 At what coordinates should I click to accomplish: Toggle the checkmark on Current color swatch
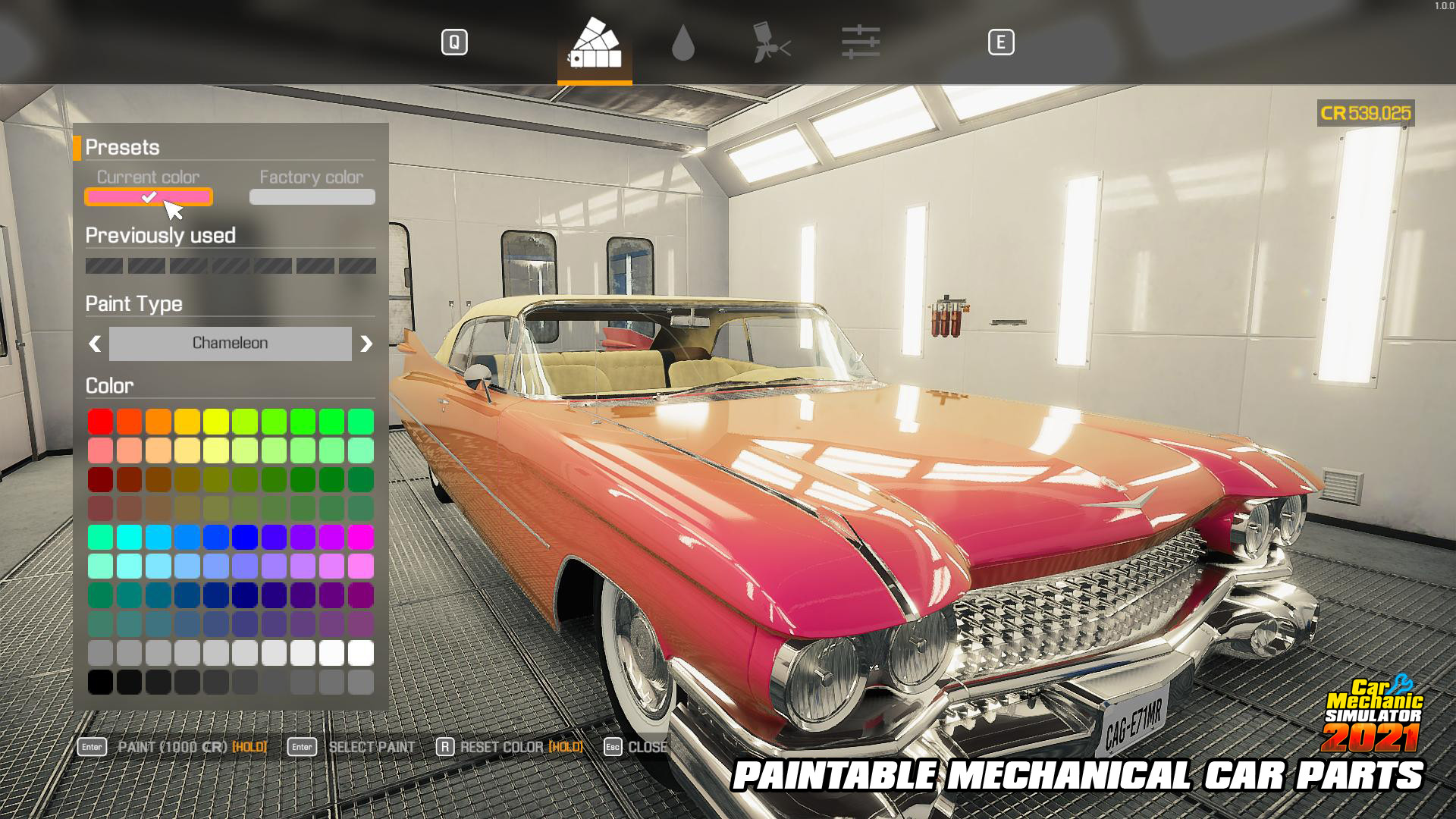tap(149, 196)
